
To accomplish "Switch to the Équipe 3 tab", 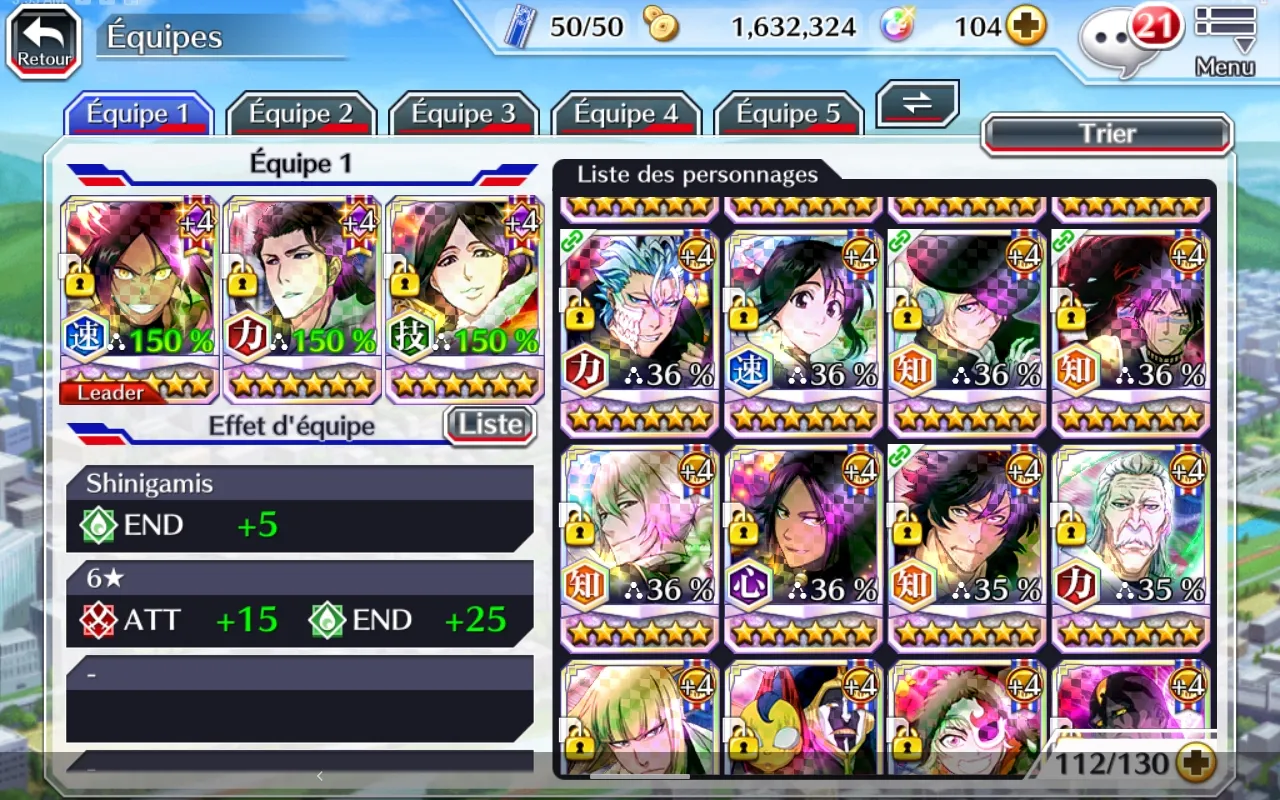I will coord(463,114).
